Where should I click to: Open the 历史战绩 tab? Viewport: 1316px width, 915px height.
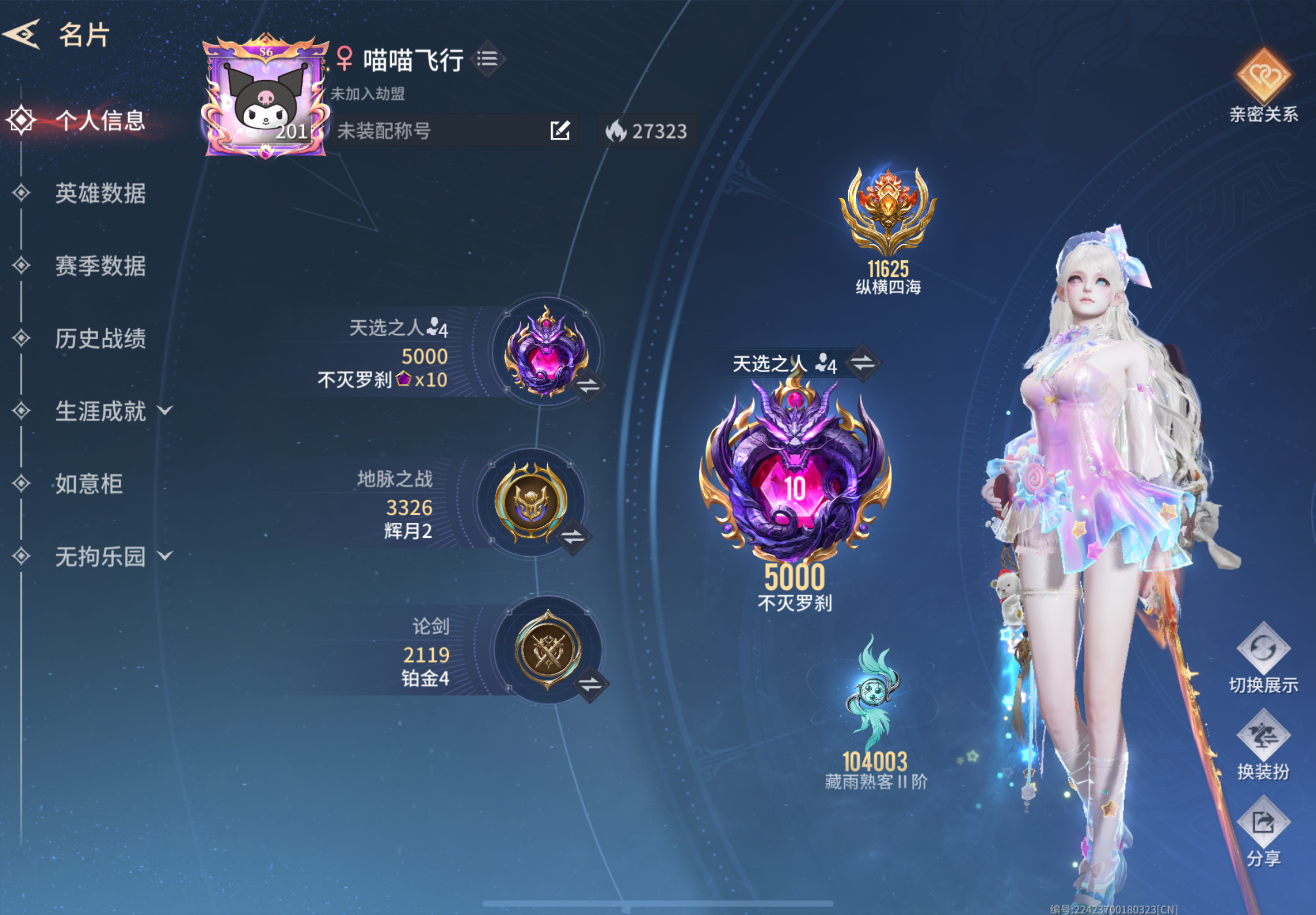point(102,339)
